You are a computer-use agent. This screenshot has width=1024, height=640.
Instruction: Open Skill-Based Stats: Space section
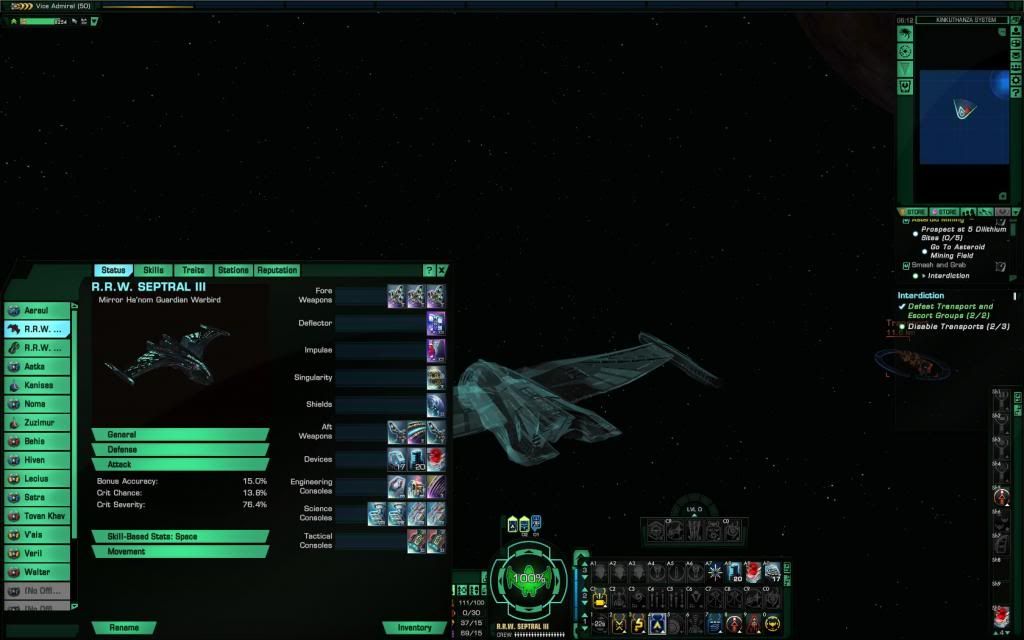[x=180, y=537]
